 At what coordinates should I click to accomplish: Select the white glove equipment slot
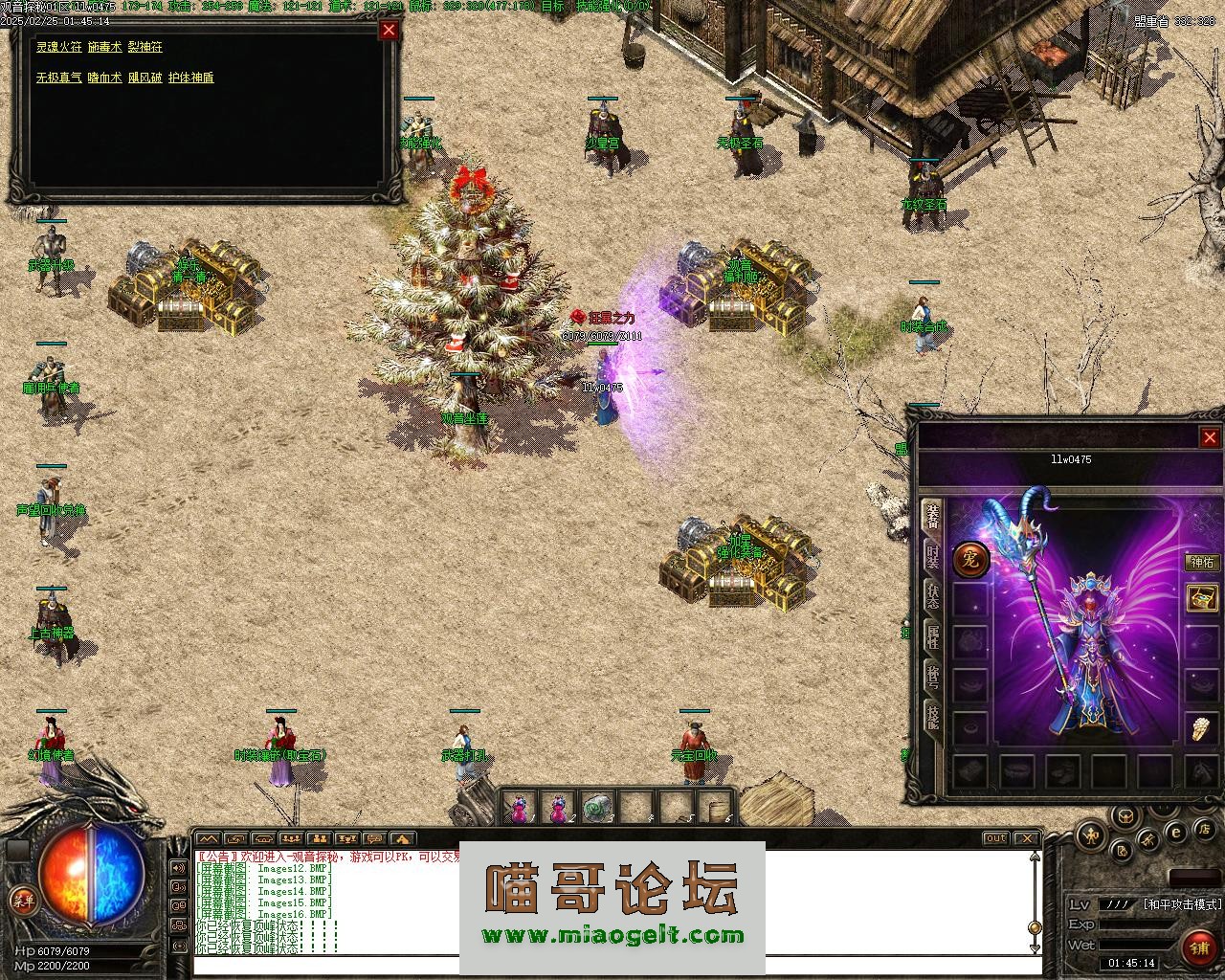click(x=1202, y=729)
